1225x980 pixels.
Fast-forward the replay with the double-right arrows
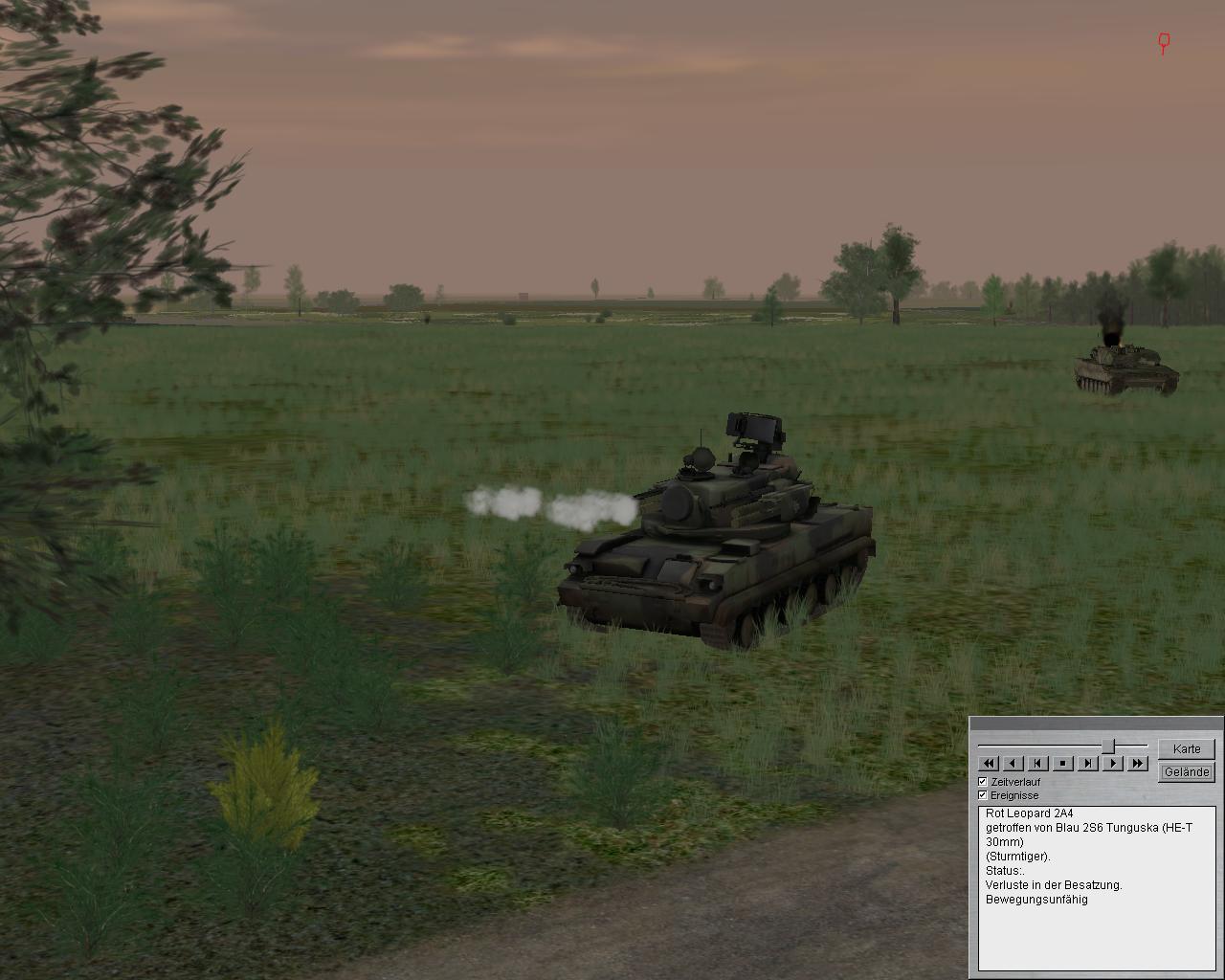(x=1137, y=763)
